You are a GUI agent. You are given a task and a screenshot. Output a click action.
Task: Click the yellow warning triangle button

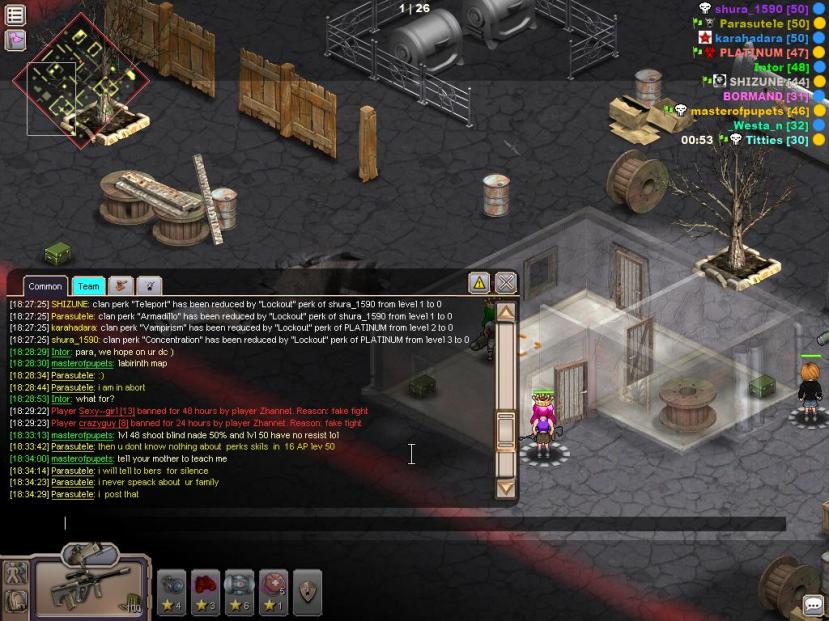tap(479, 283)
